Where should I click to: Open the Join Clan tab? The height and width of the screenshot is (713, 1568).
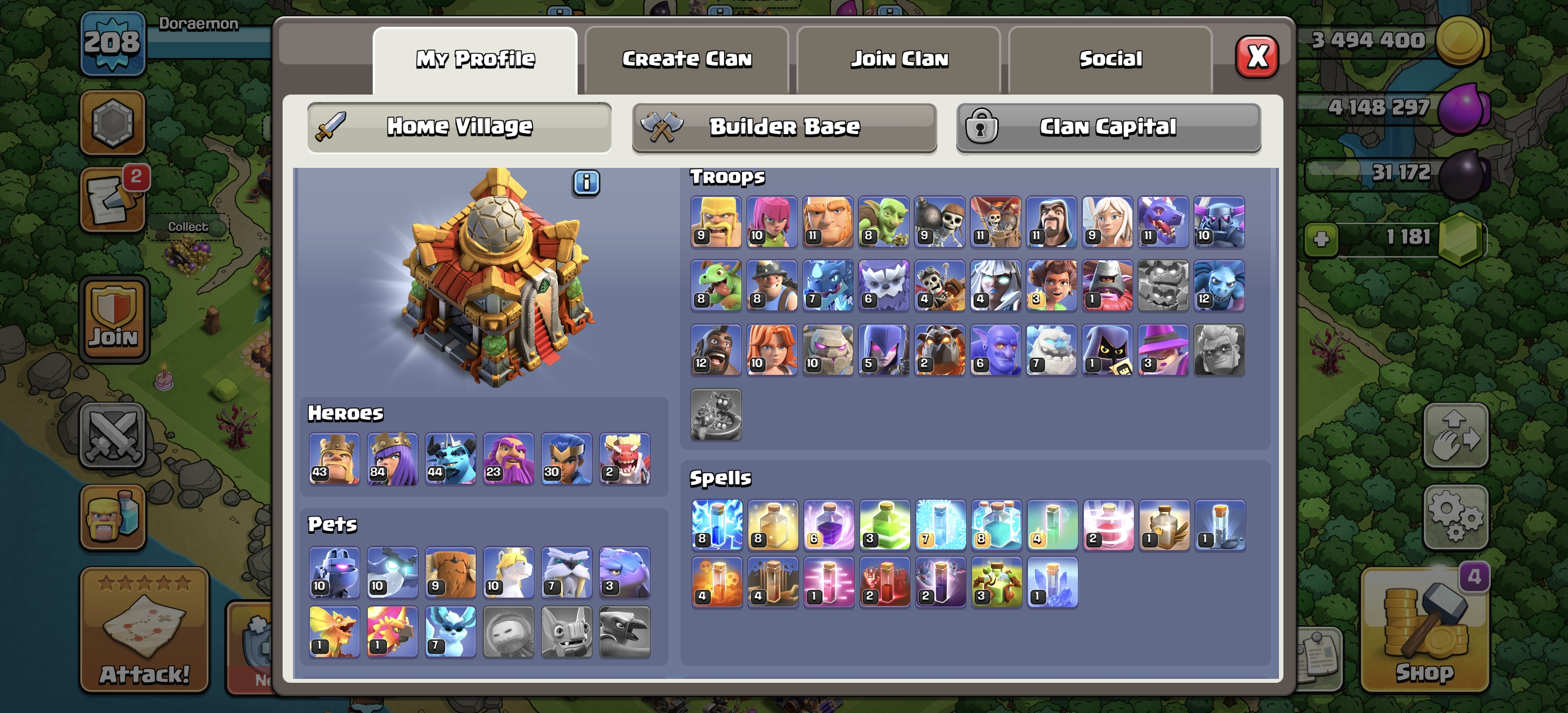pyautogui.click(x=898, y=59)
